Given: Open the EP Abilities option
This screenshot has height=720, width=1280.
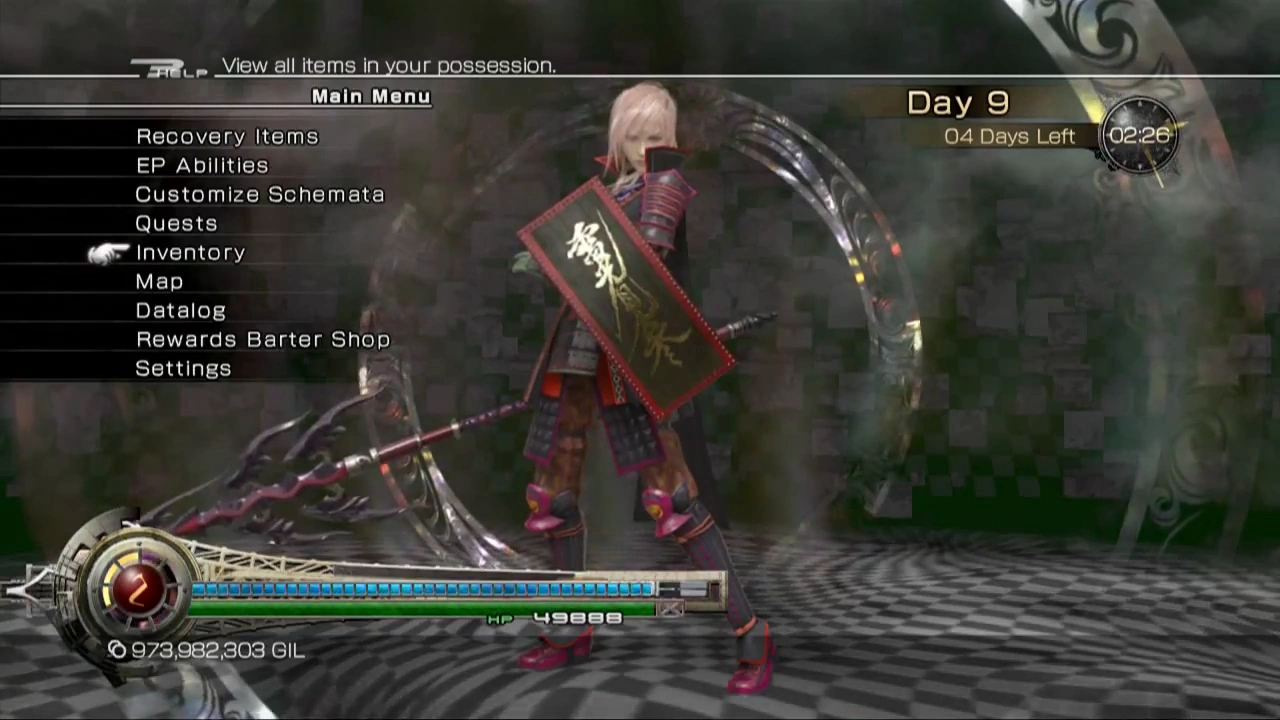Looking at the screenshot, I should pyautogui.click(x=201, y=165).
